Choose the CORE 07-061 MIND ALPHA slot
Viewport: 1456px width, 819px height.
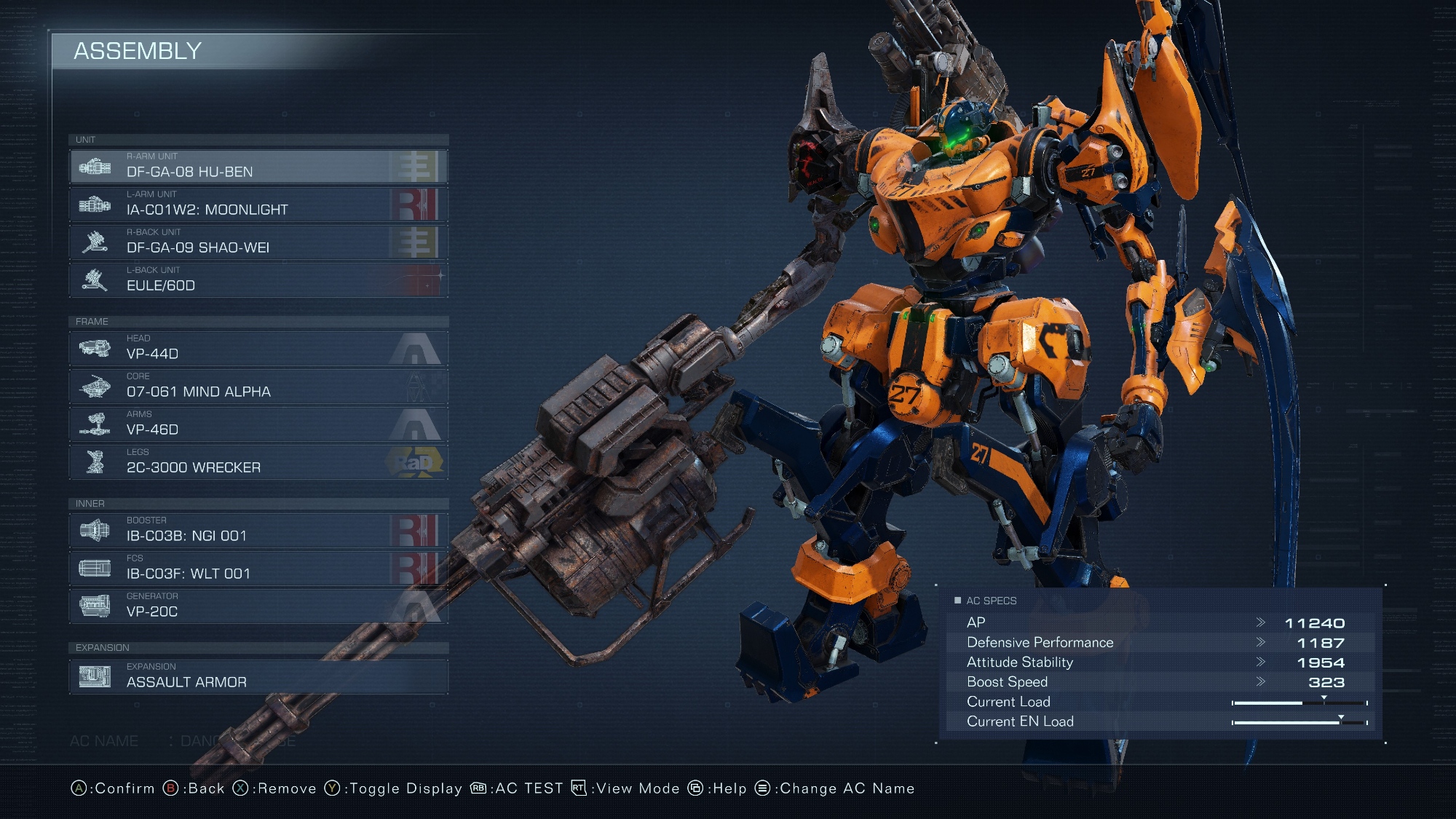(x=258, y=387)
